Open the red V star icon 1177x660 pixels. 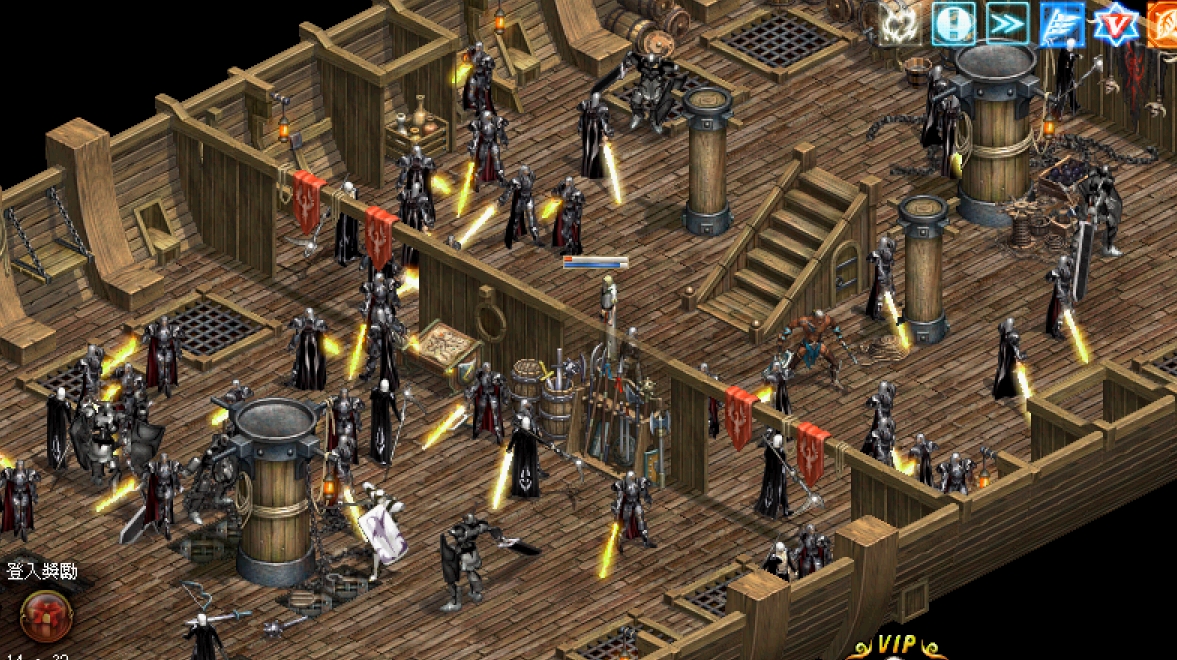click(x=1115, y=23)
